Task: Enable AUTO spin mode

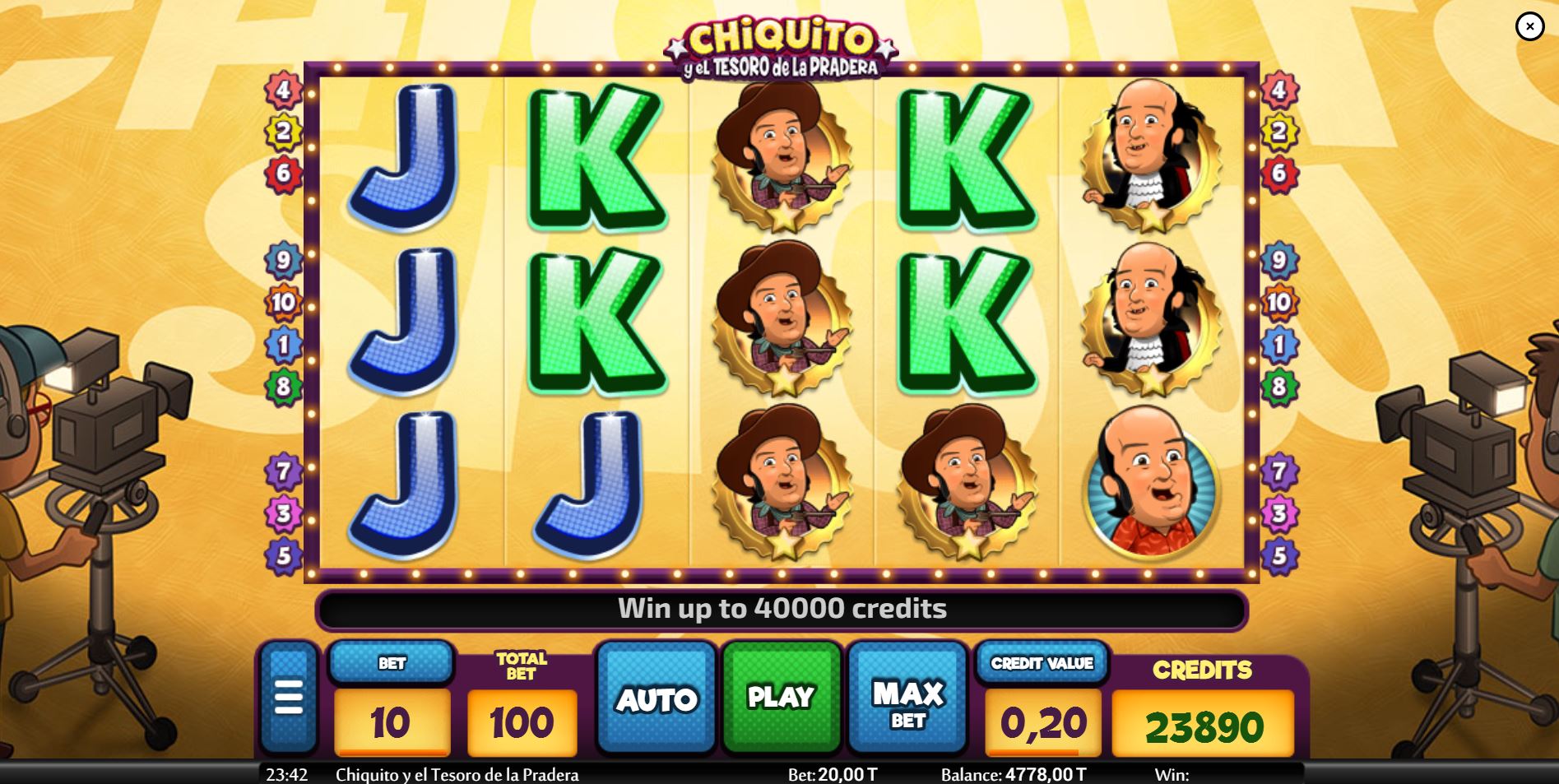Action: click(x=656, y=698)
